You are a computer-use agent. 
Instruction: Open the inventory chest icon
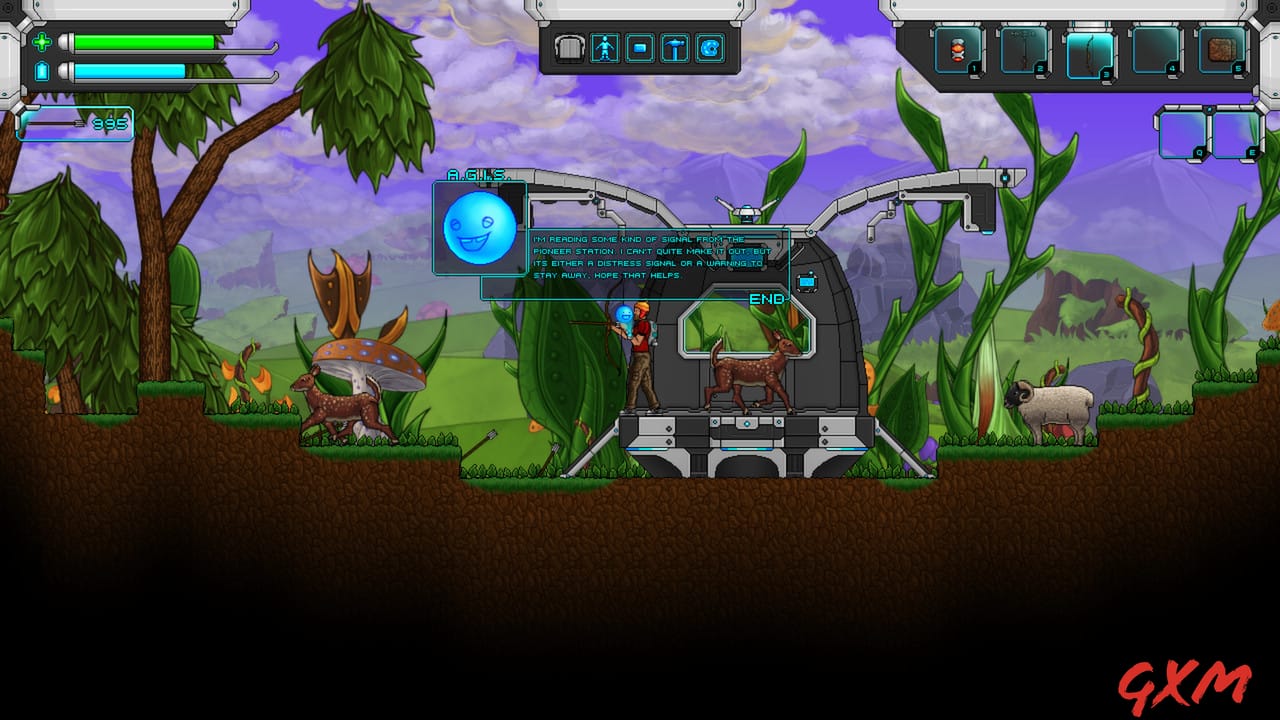(569, 47)
